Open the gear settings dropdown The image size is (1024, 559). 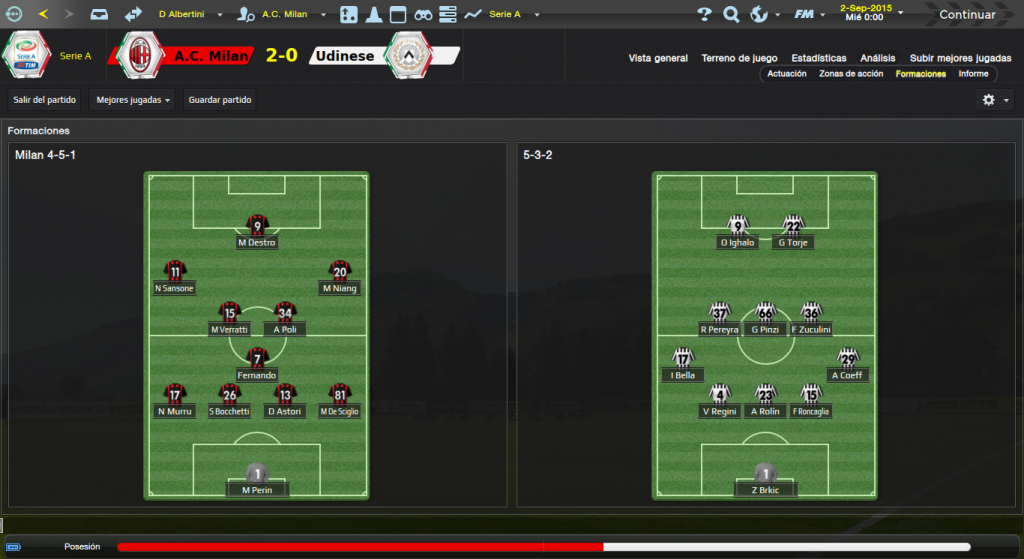[x=995, y=100]
